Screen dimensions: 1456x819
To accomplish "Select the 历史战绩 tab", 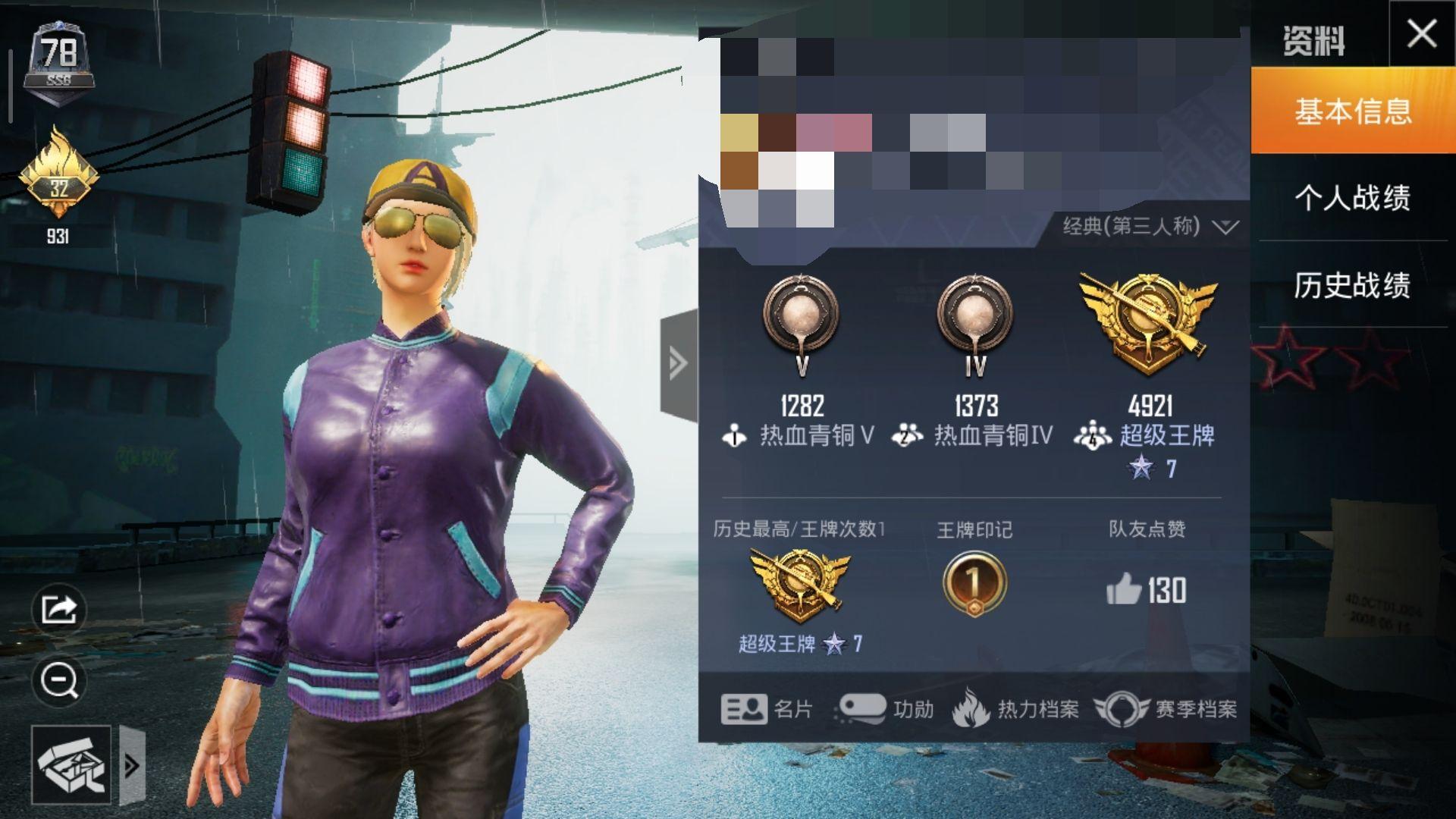I will pyautogui.click(x=1353, y=285).
